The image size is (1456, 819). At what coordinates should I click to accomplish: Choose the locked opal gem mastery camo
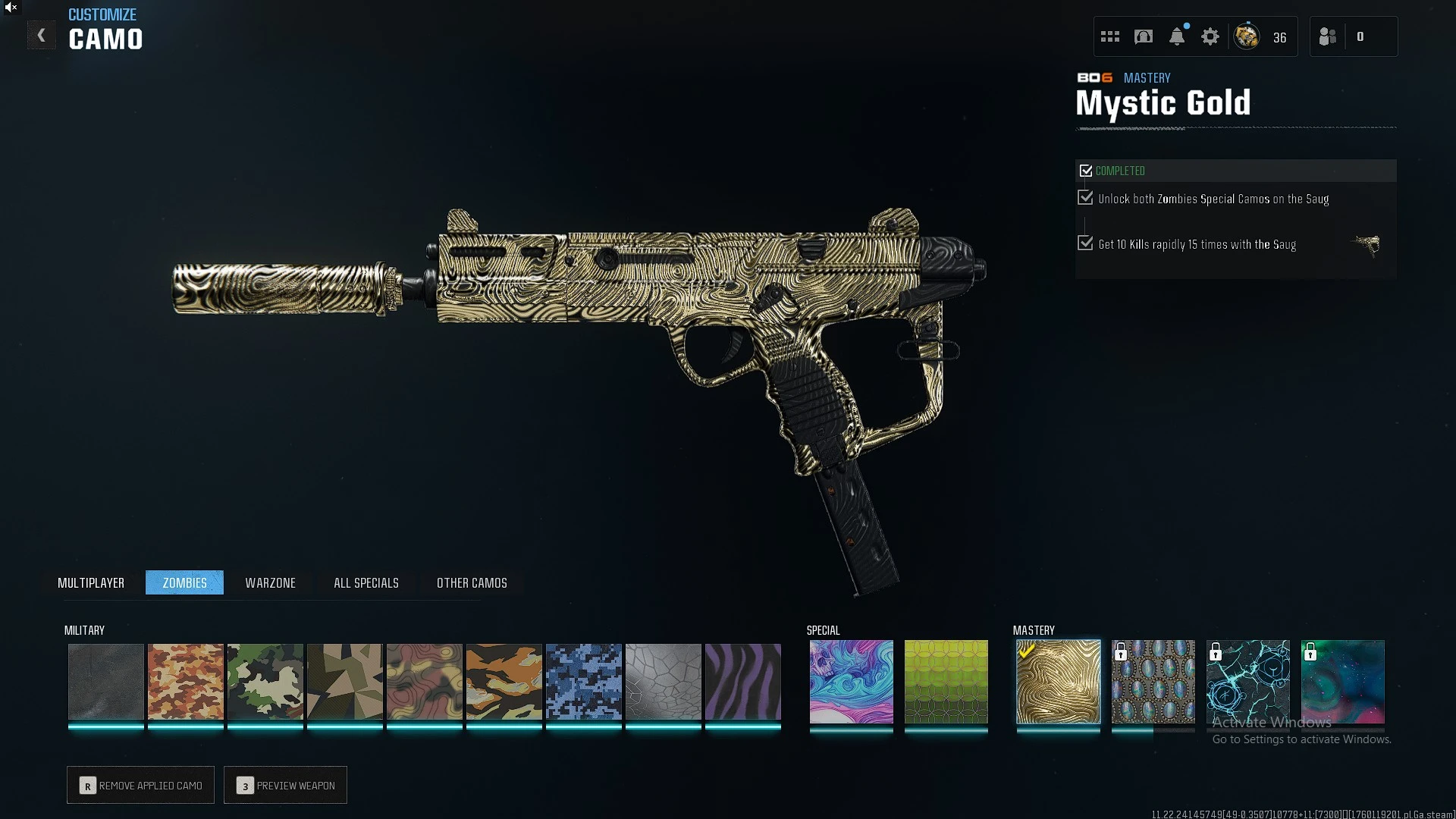pyautogui.click(x=1153, y=681)
